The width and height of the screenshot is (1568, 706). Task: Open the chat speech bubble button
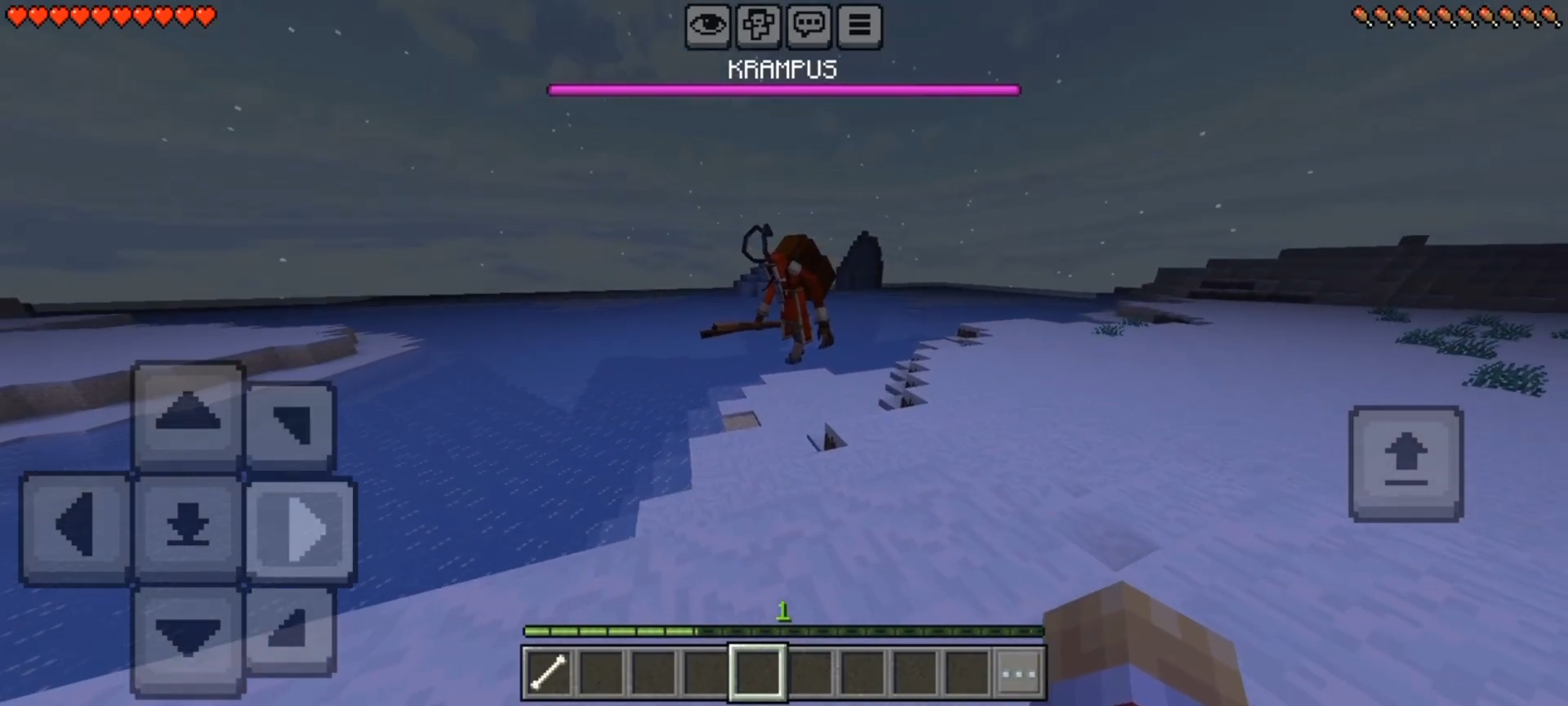tap(808, 26)
